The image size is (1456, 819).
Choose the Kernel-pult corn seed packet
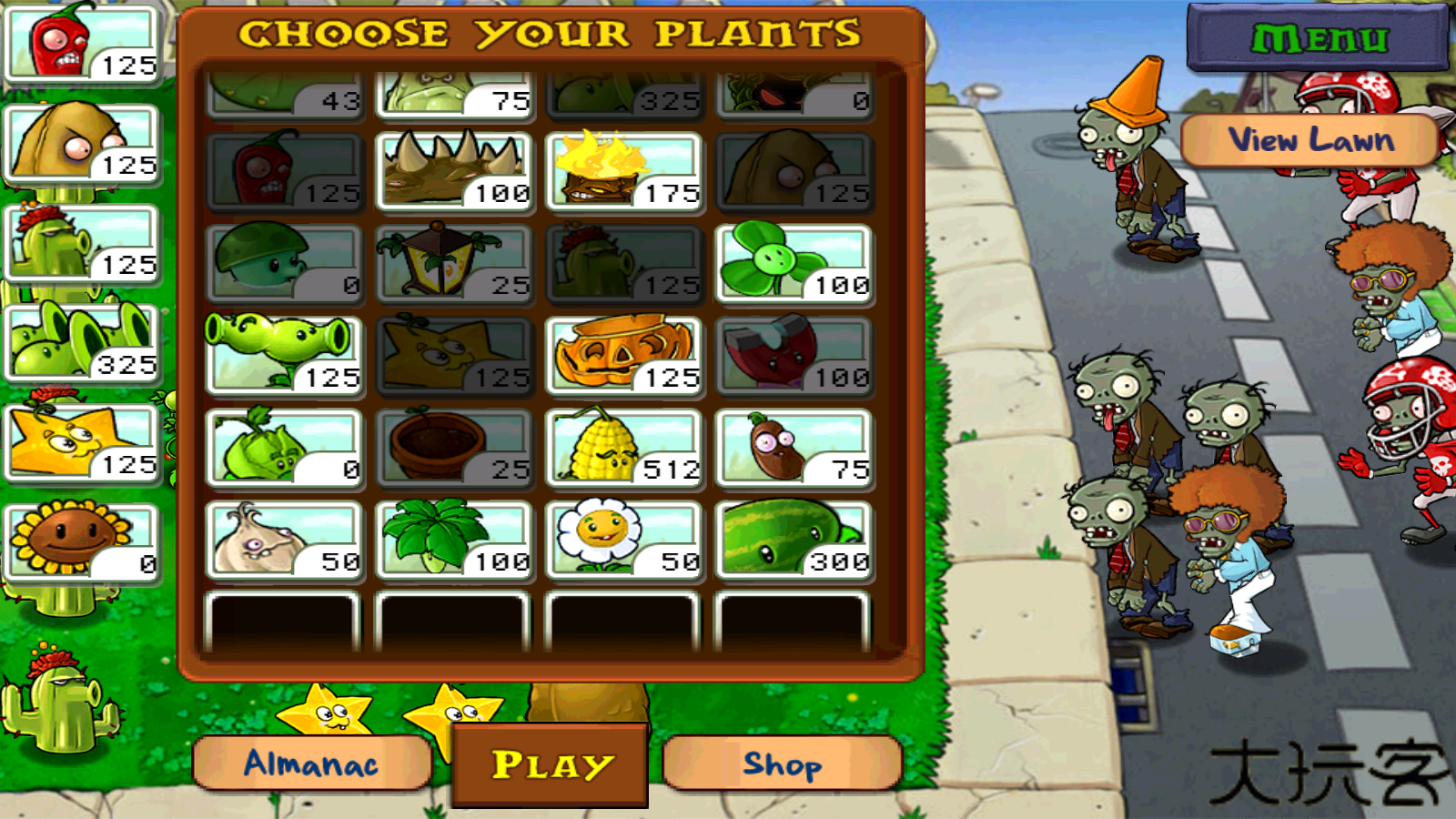click(623, 448)
